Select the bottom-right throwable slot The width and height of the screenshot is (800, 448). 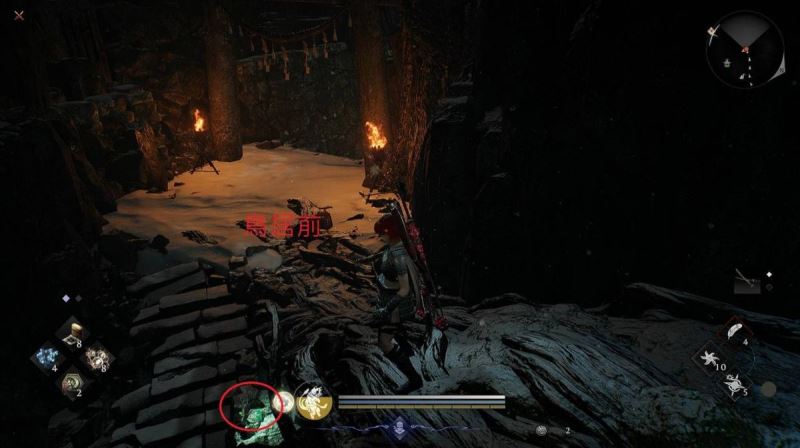point(736,382)
